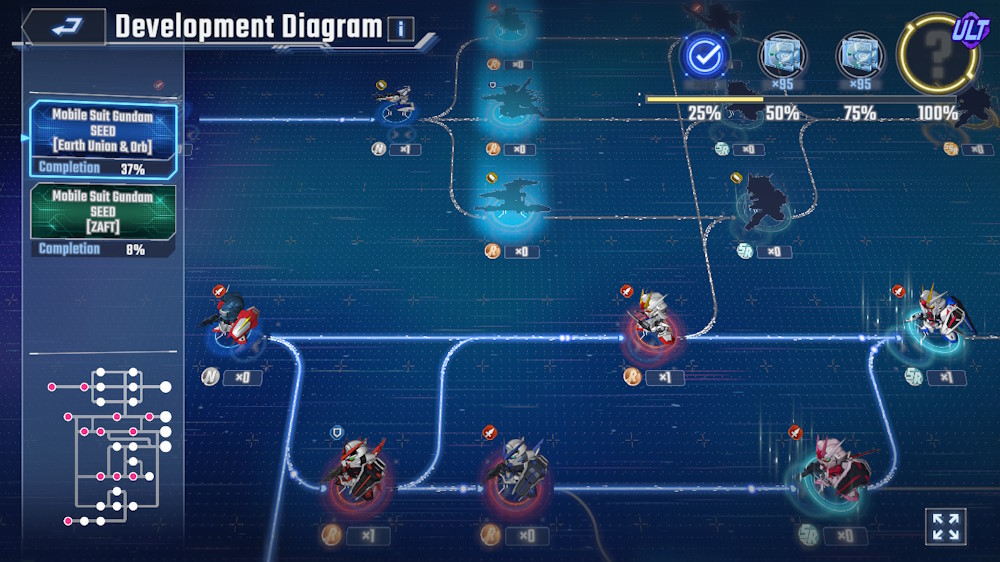1000x562 pixels.
Task: Select the white-red Gundam unit in the diagram centre
Action: [x=653, y=320]
